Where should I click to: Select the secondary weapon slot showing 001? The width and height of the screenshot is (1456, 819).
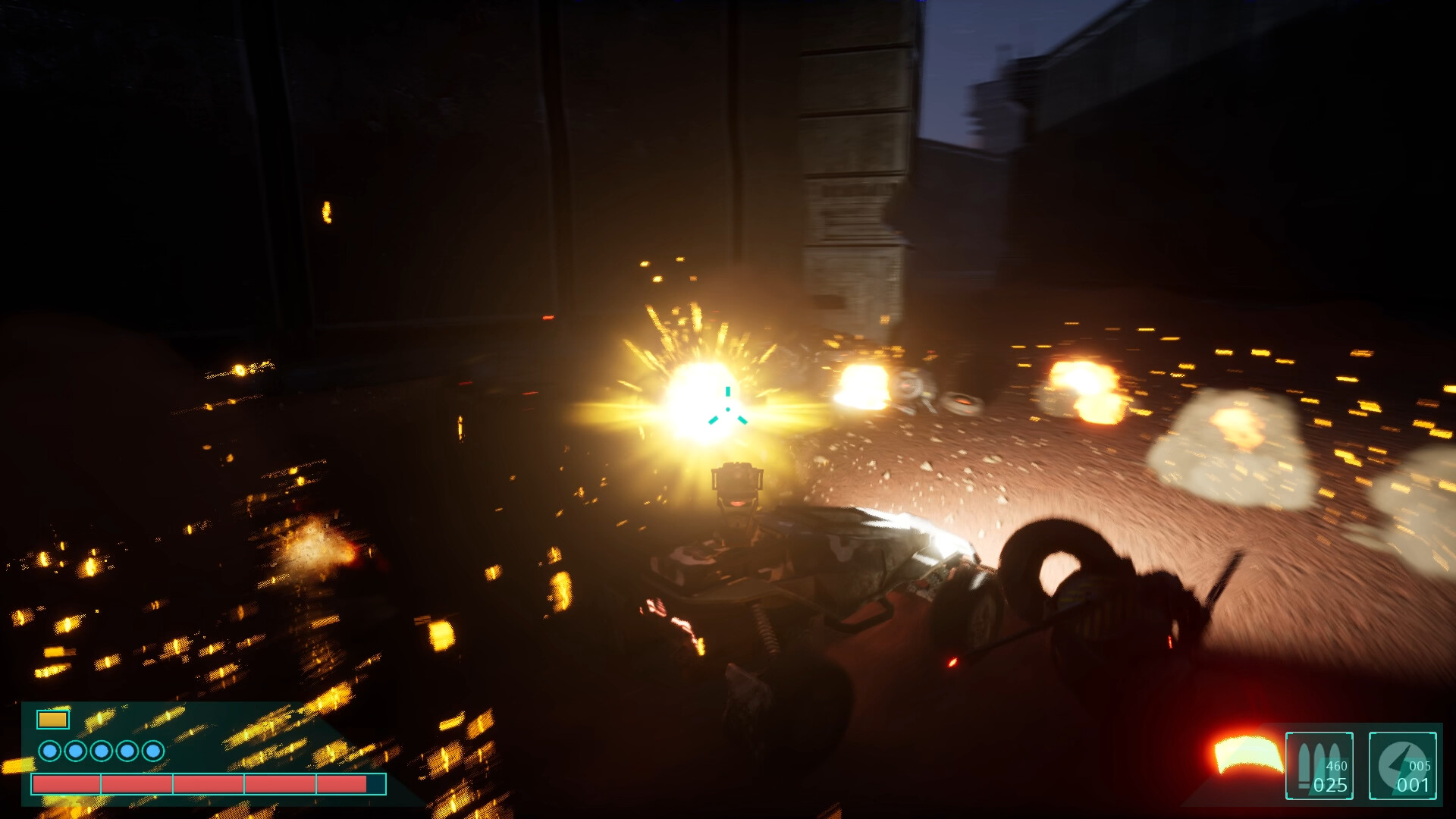click(x=1401, y=766)
